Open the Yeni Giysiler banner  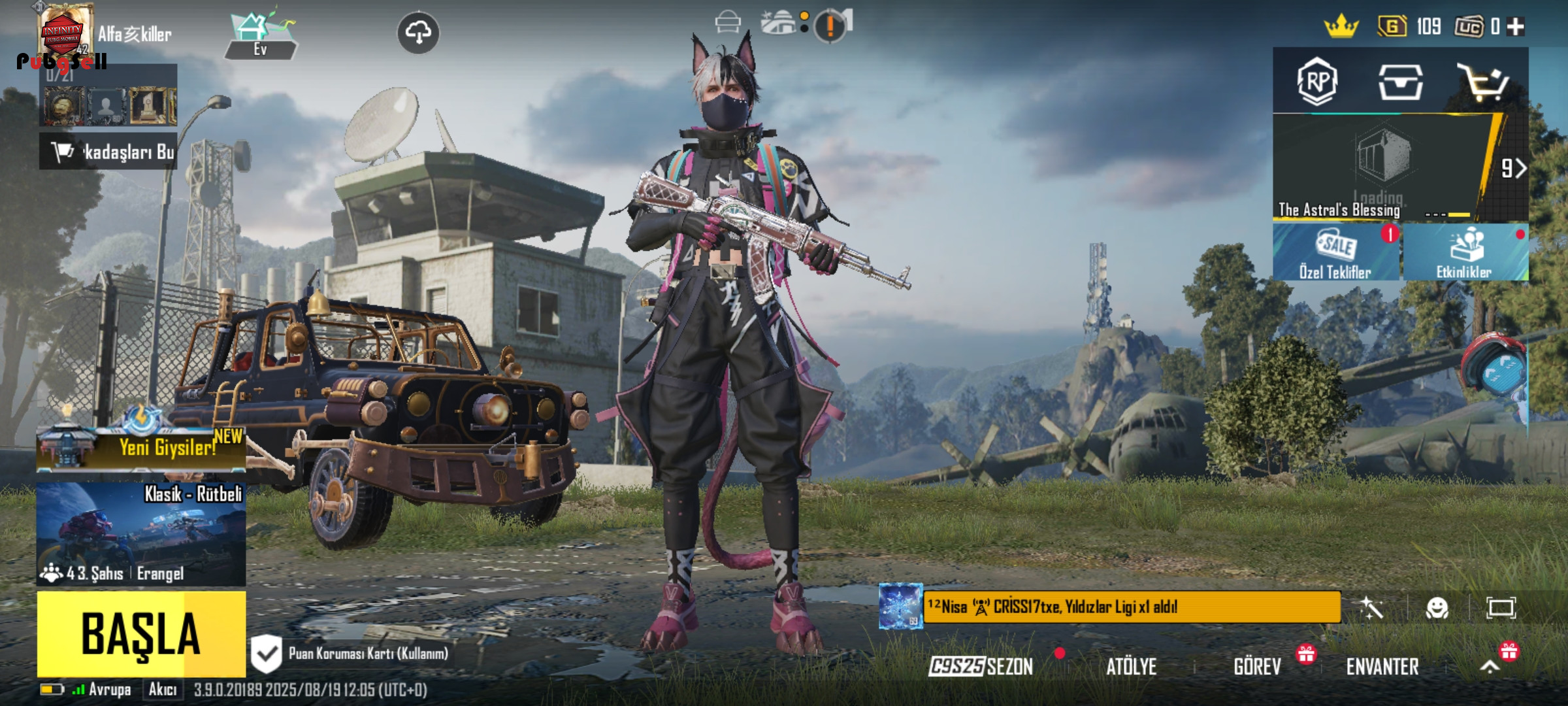[141, 447]
